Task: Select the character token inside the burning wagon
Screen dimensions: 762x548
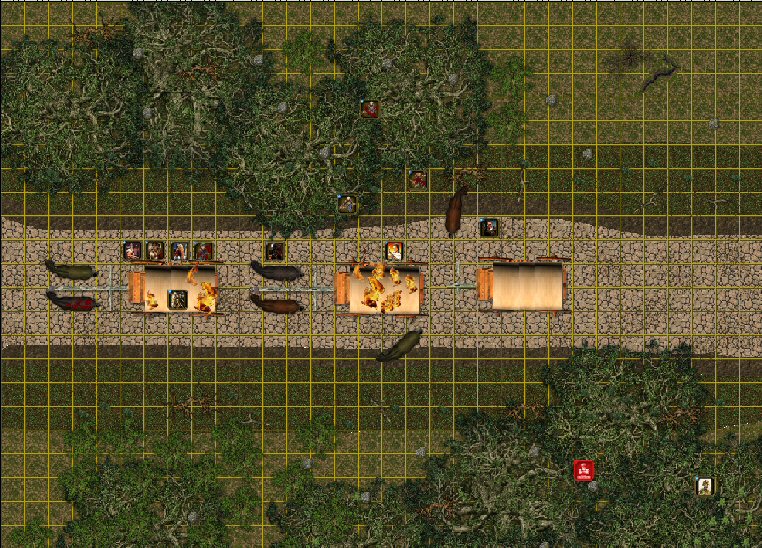Action: pyautogui.click(x=178, y=298)
